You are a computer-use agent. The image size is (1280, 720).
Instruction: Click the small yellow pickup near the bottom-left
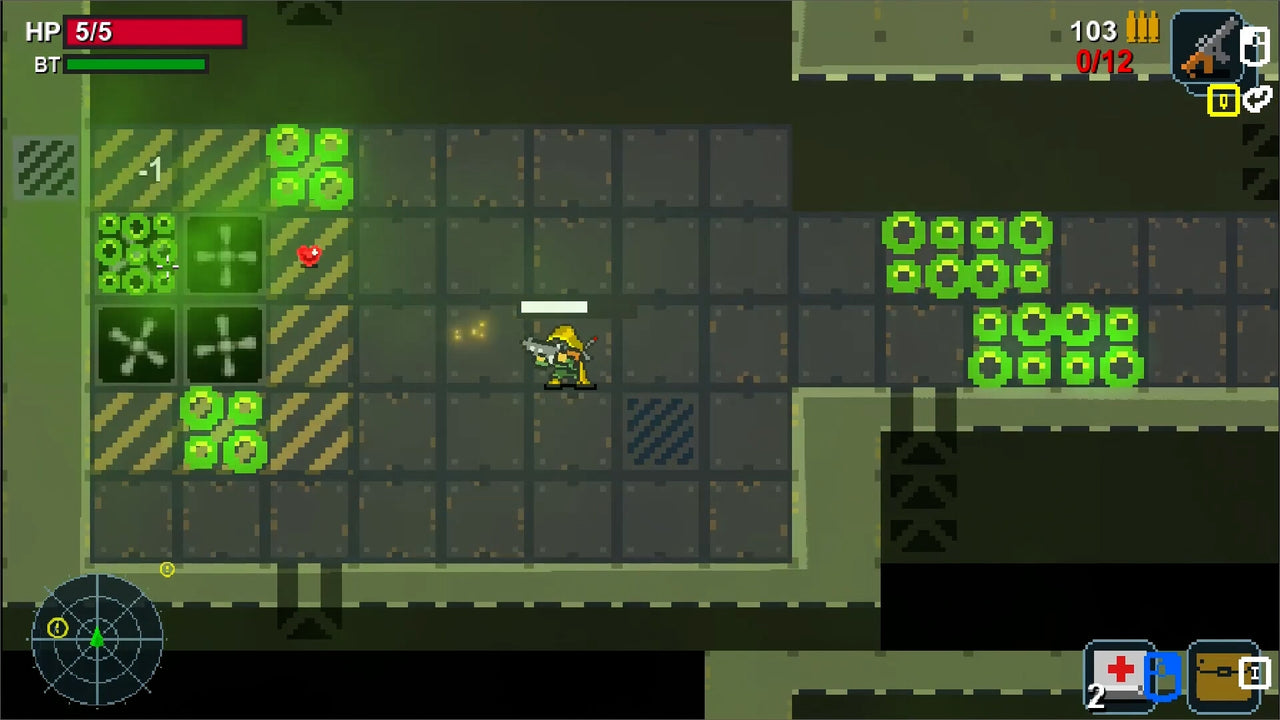point(167,569)
